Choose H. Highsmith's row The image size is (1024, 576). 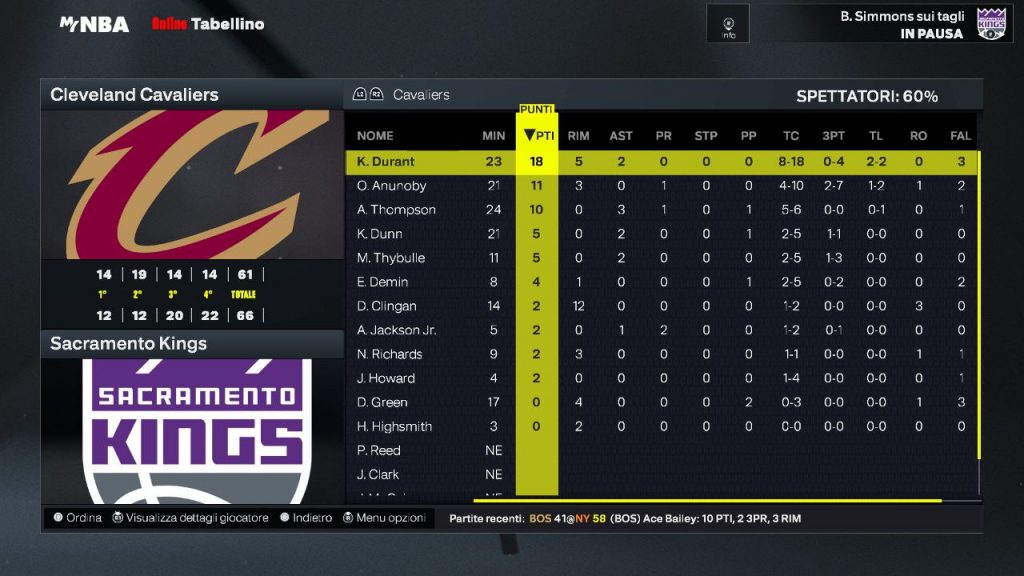point(394,426)
